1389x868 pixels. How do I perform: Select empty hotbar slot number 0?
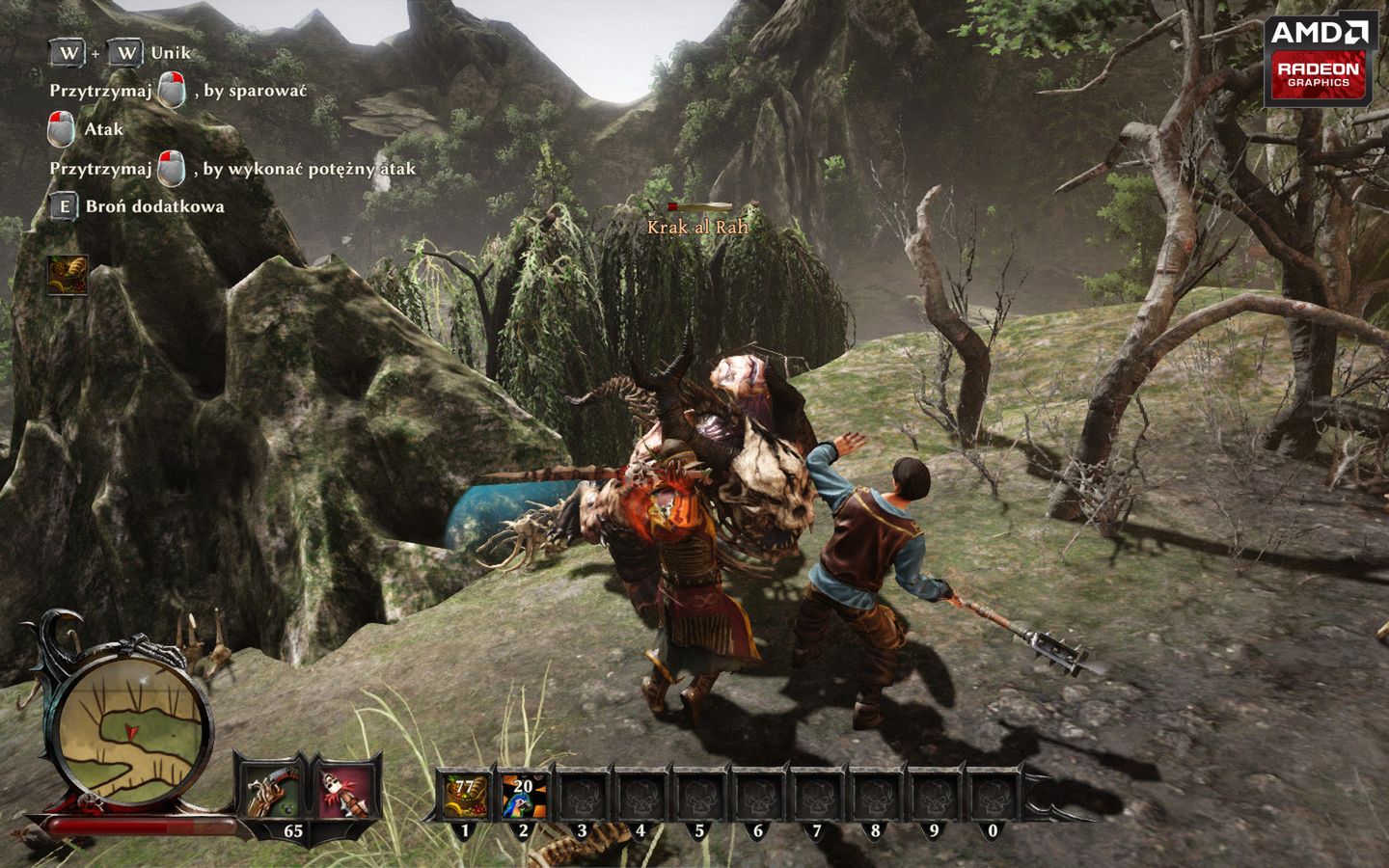pyautogui.click(x=993, y=797)
